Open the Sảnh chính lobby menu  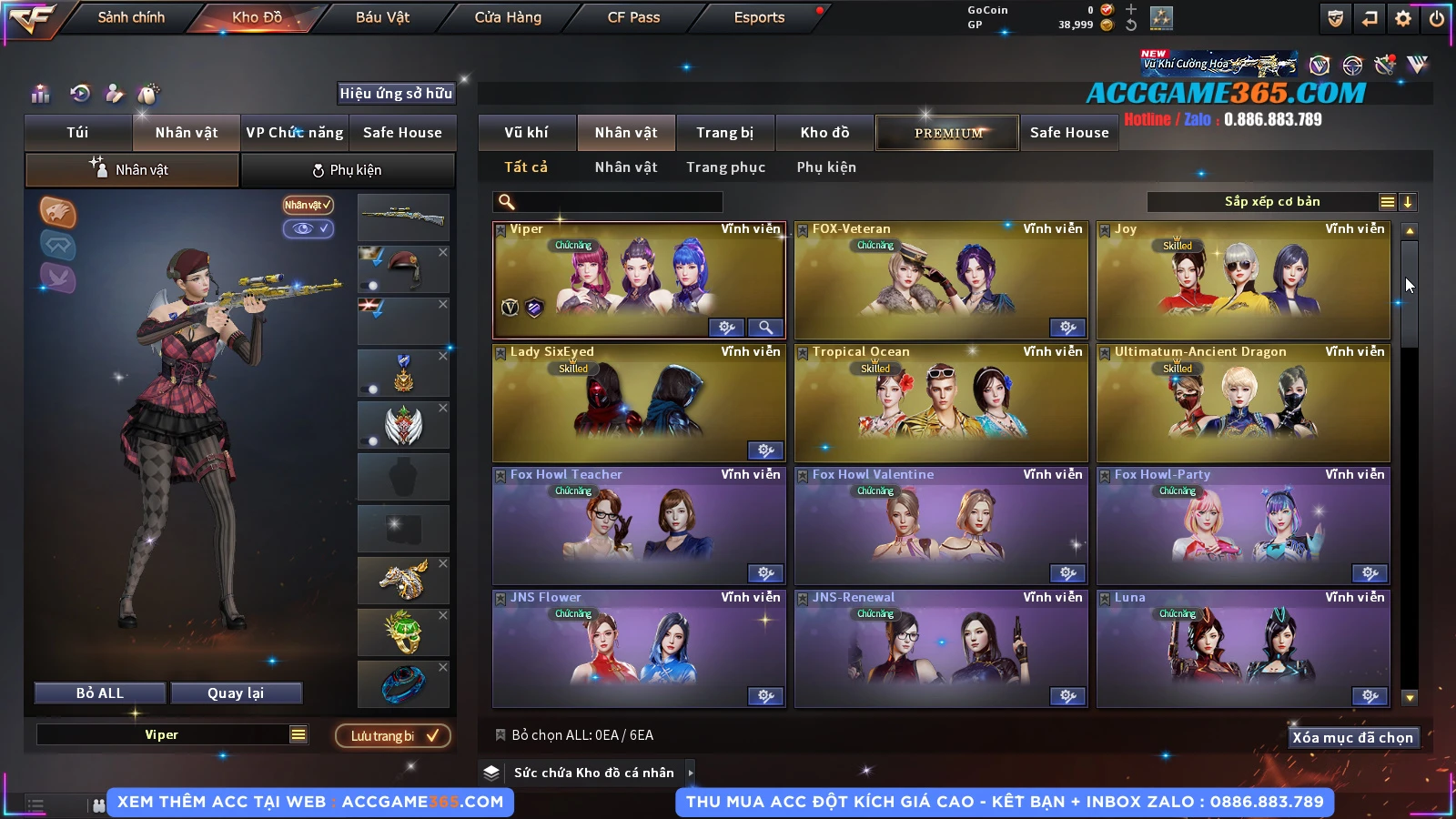(x=131, y=17)
